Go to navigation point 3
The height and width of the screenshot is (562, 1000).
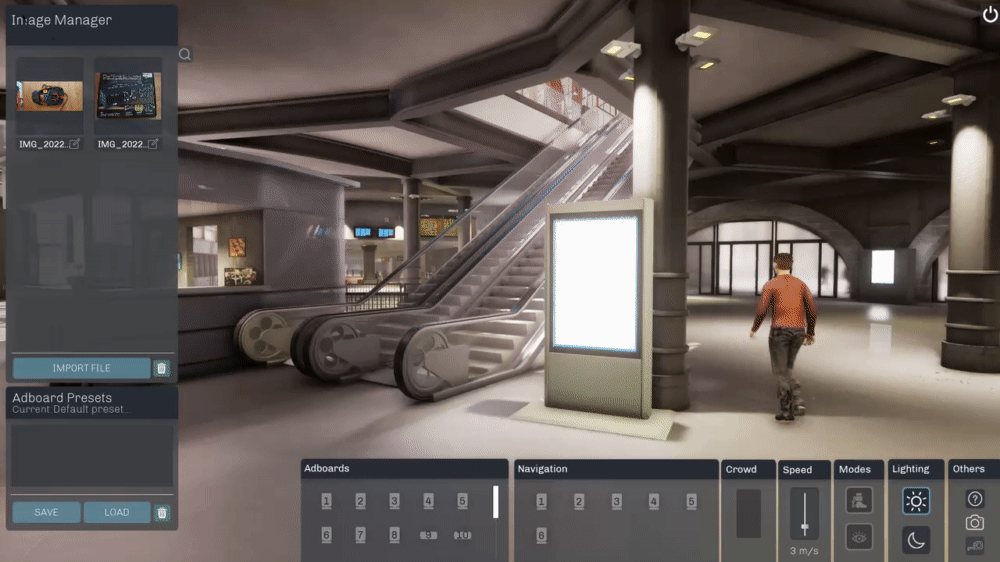click(x=616, y=501)
